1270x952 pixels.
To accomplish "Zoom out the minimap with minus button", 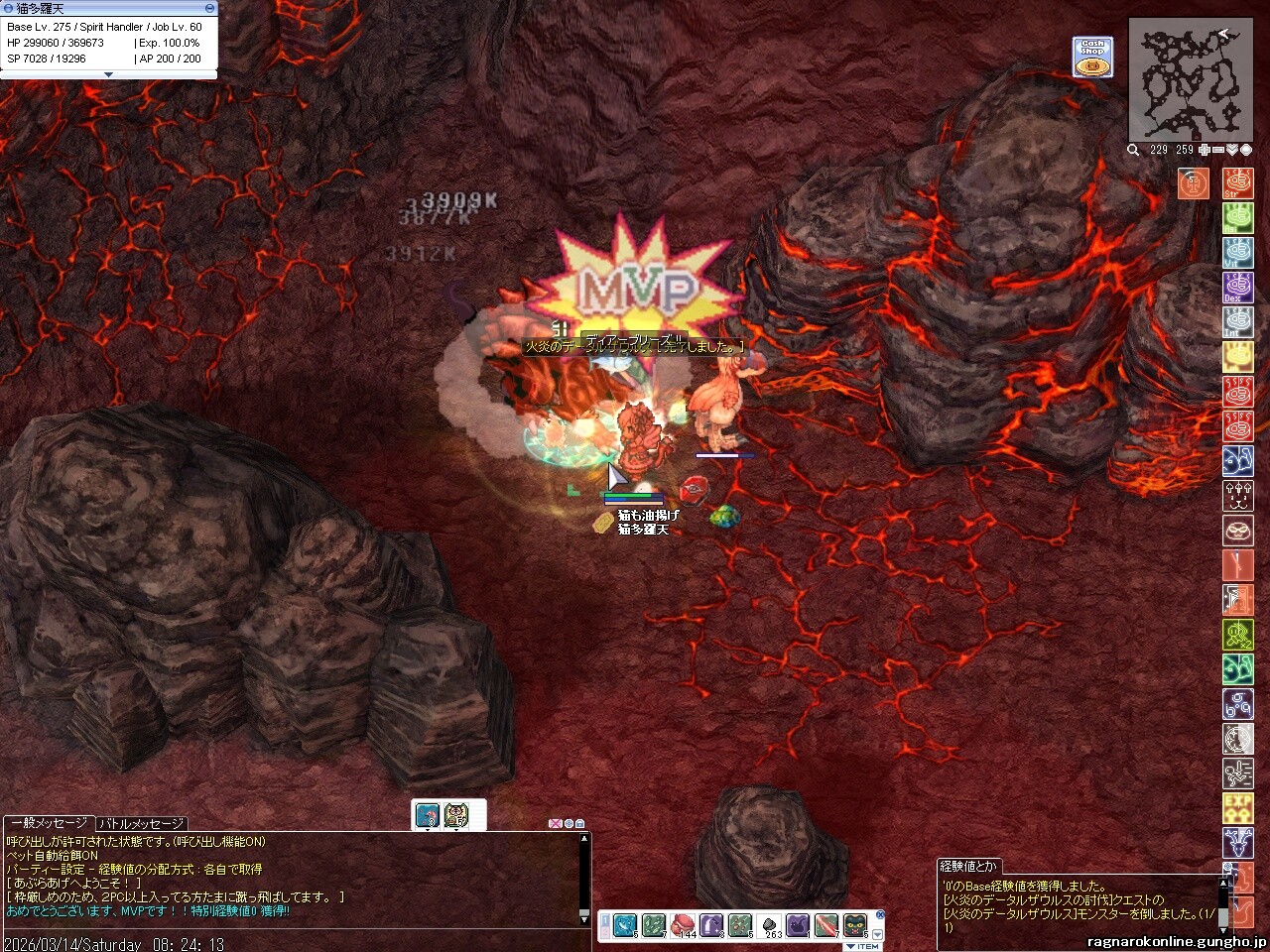I will tap(1218, 150).
